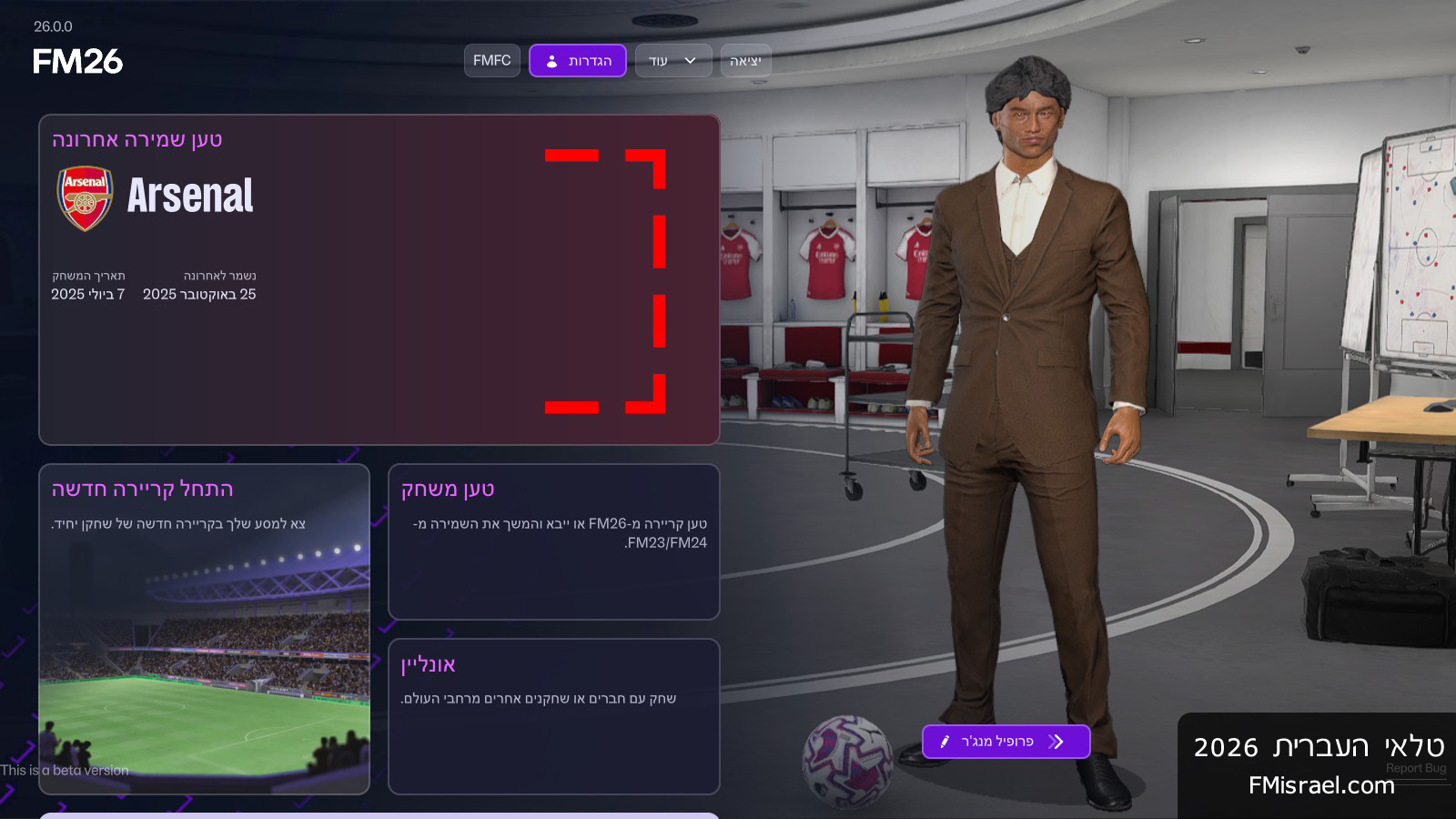This screenshot has width=1456, height=819.
Task: Load the last Arsenal save card
Action: (x=379, y=279)
